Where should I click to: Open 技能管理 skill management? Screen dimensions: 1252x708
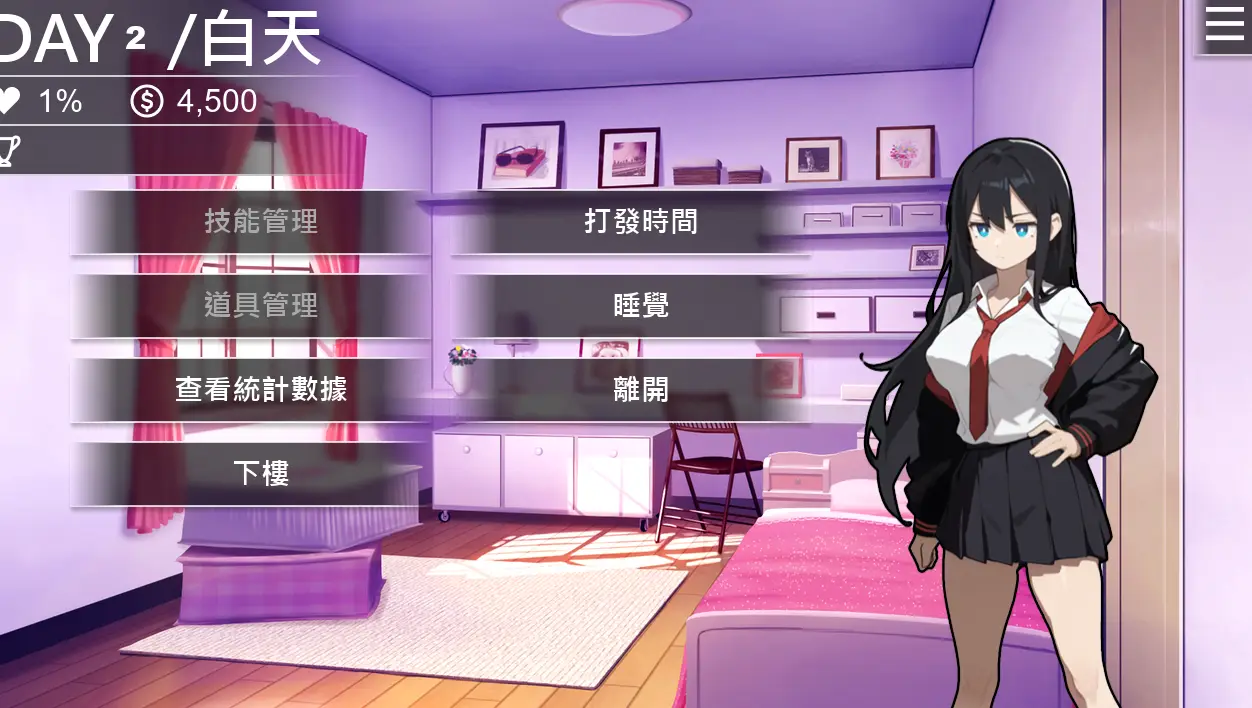coord(260,221)
